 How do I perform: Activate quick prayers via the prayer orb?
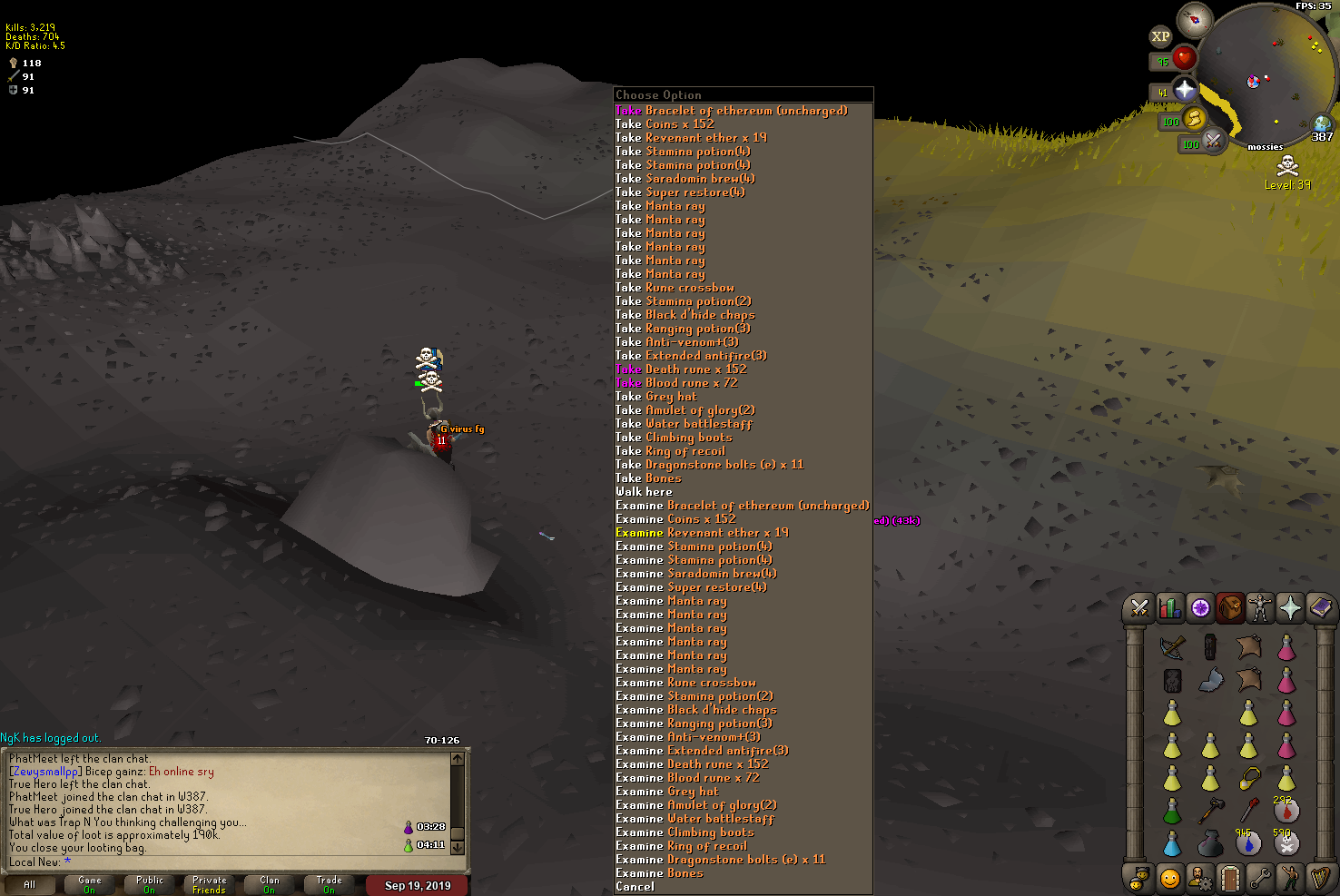pos(1185,90)
